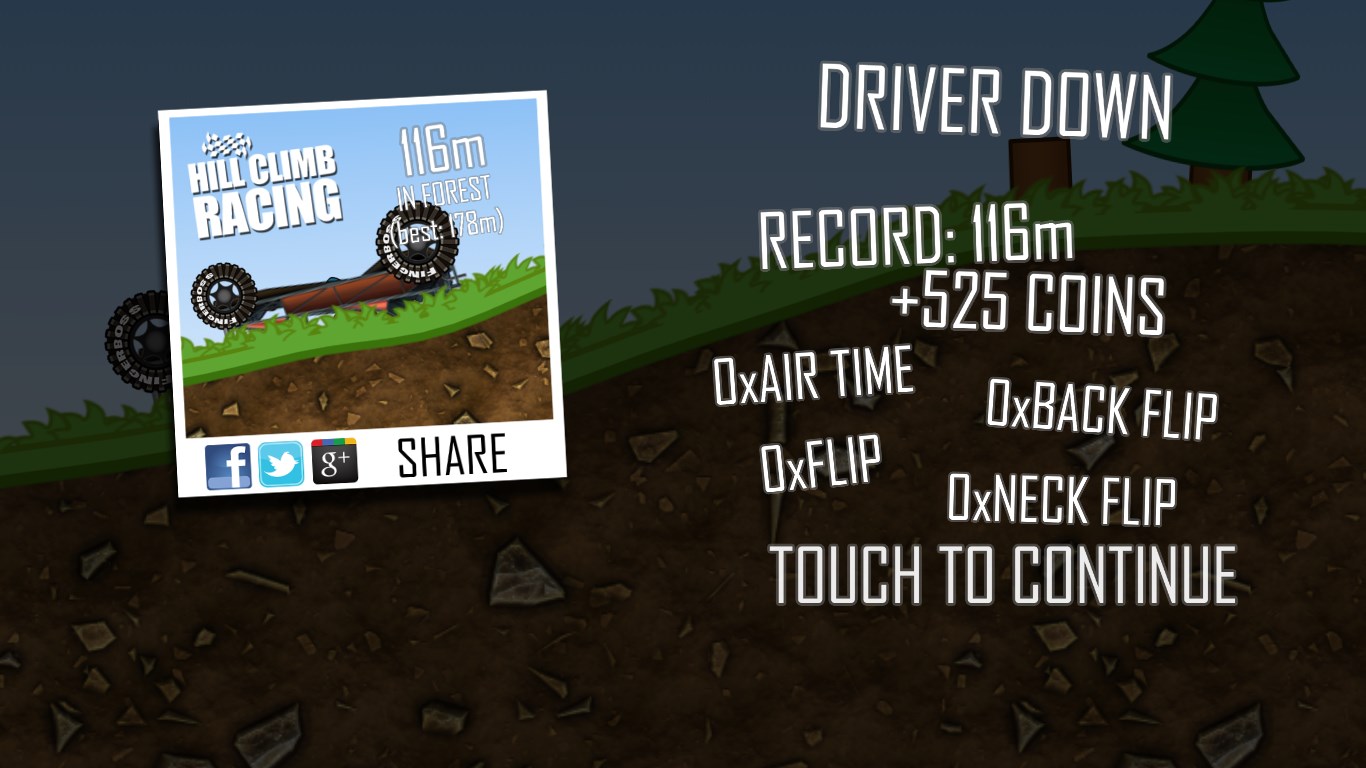Click the Google+ share icon

pyautogui.click(x=333, y=460)
